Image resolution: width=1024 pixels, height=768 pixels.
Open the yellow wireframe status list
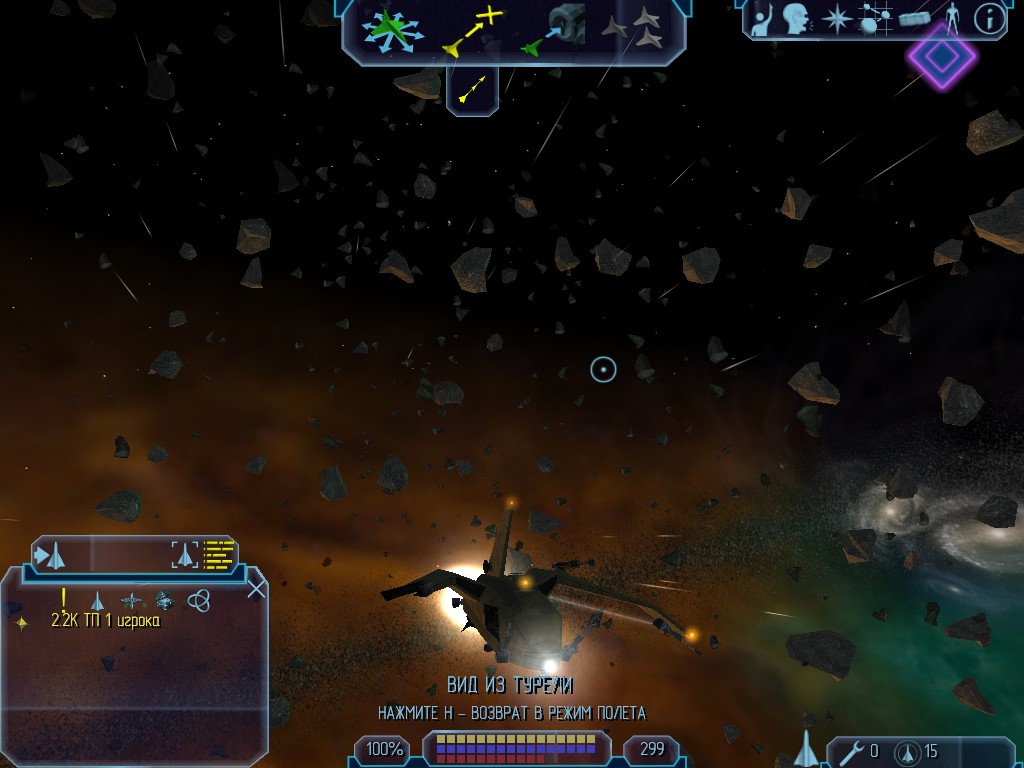pos(219,553)
